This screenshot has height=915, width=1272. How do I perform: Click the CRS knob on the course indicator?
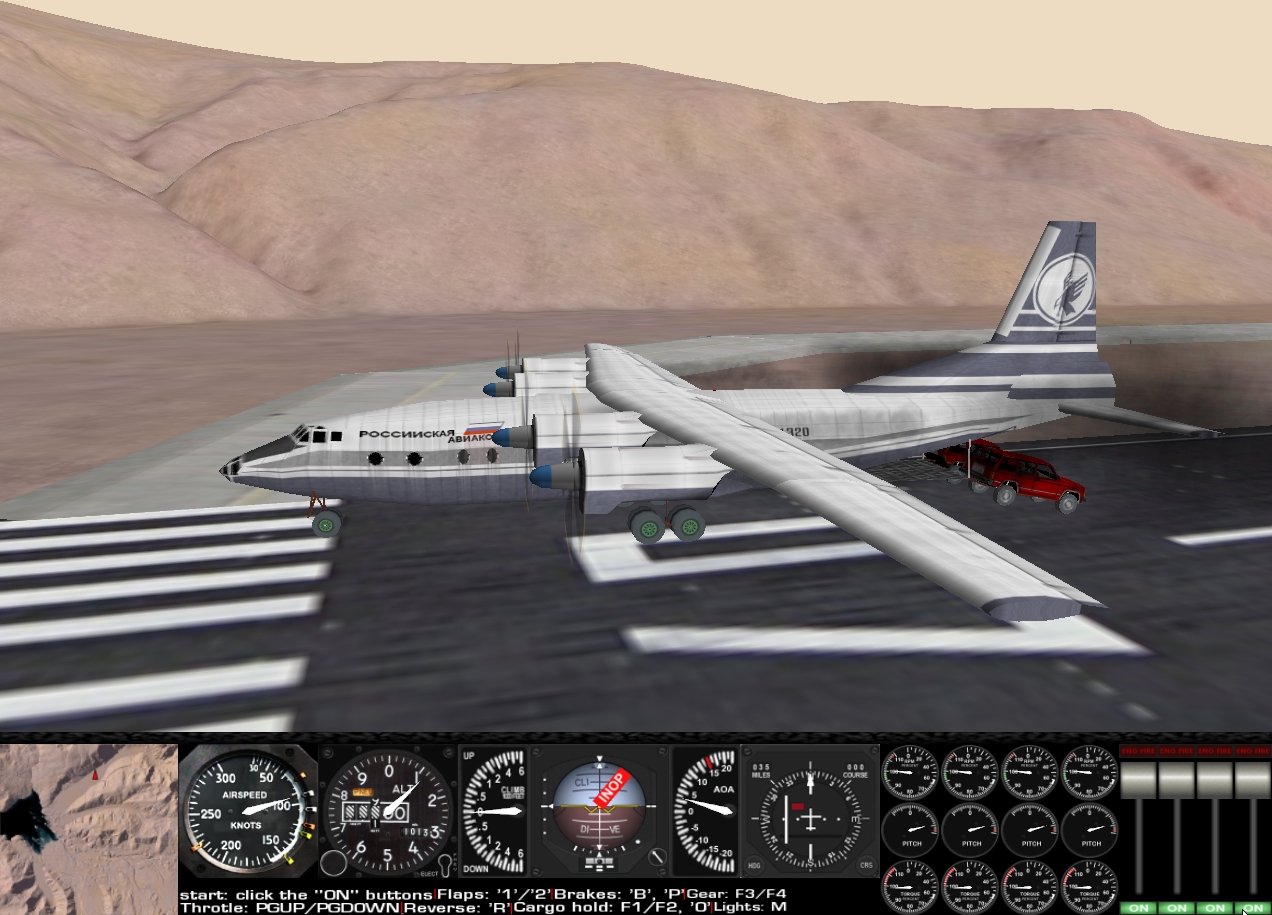[x=866, y=864]
